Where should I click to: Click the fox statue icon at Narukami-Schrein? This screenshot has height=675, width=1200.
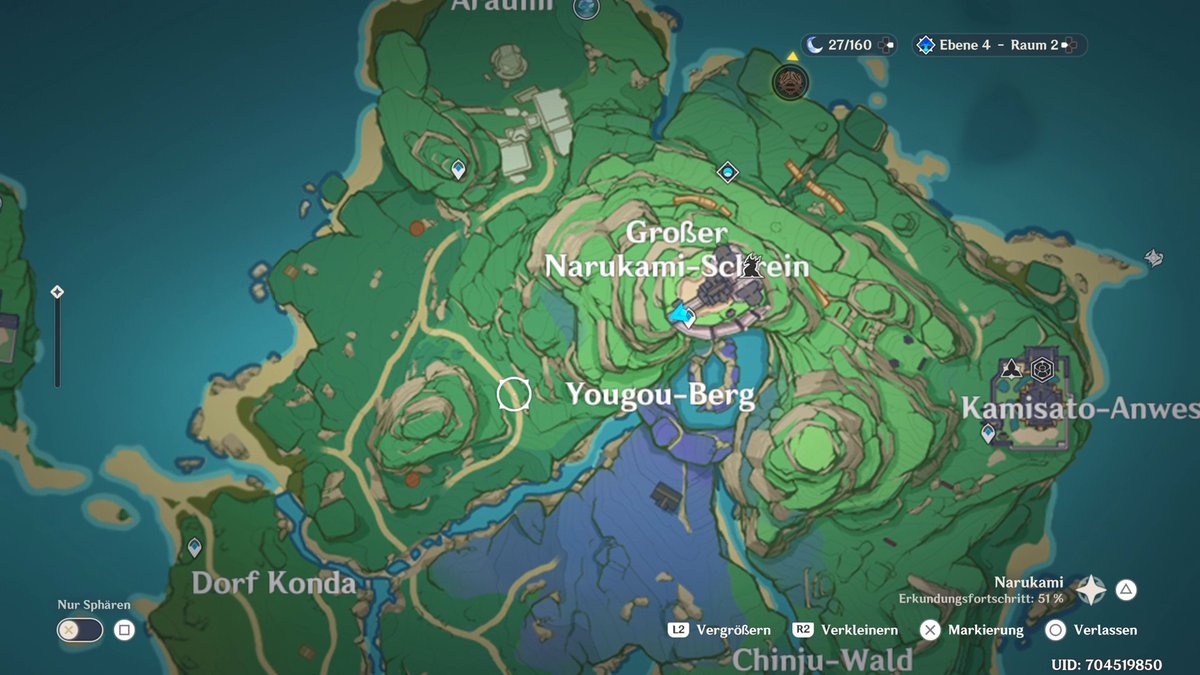tap(757, 267)
